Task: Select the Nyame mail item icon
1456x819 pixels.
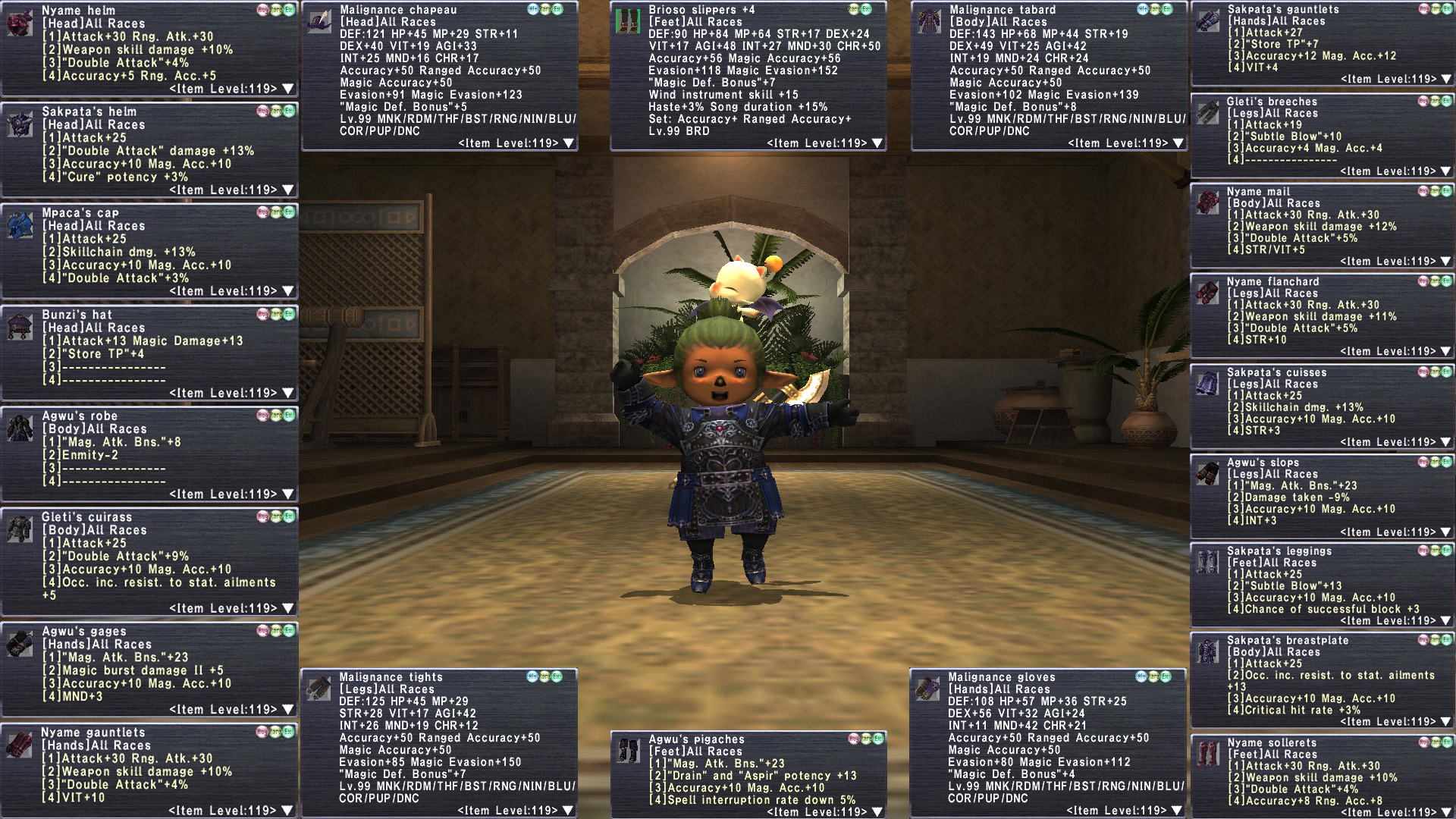Action: tap(1207, 203)
